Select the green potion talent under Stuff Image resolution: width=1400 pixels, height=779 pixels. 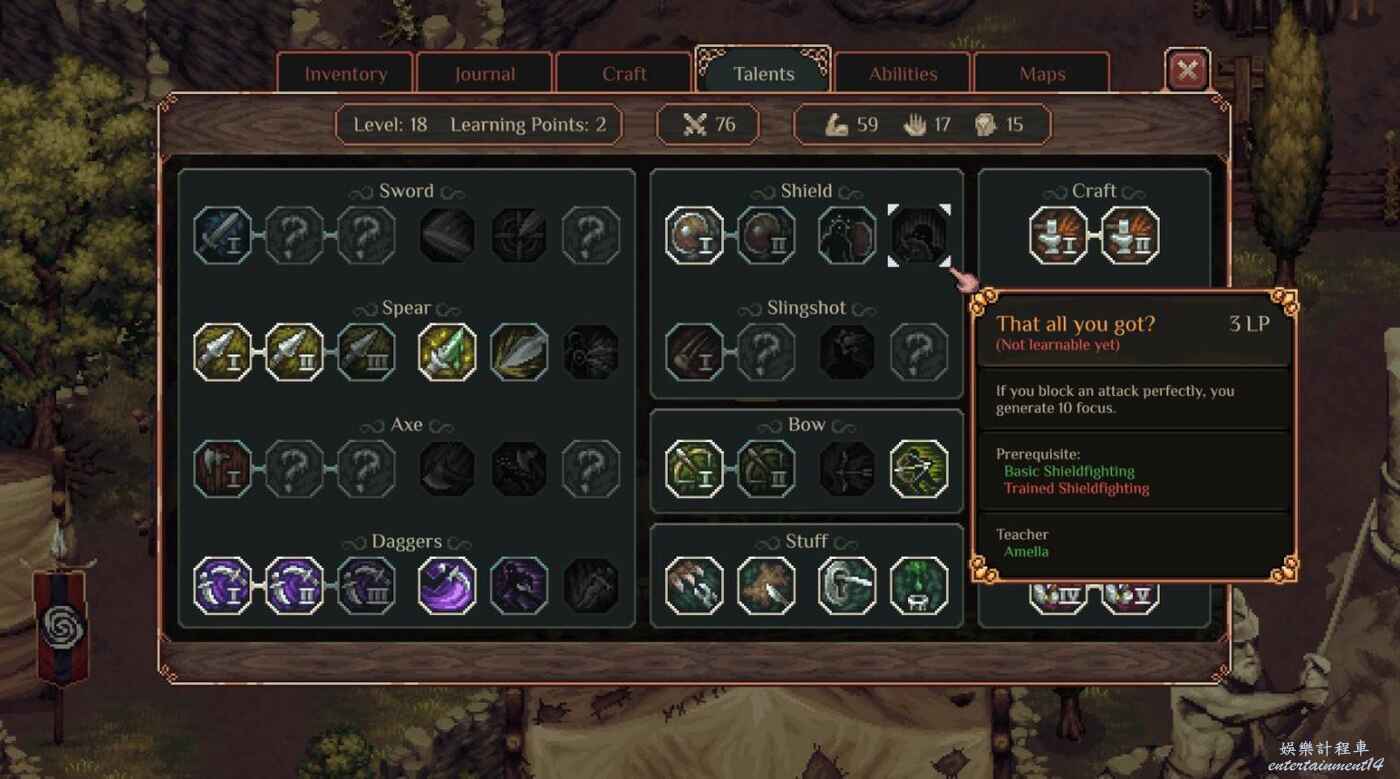point(919,586)
